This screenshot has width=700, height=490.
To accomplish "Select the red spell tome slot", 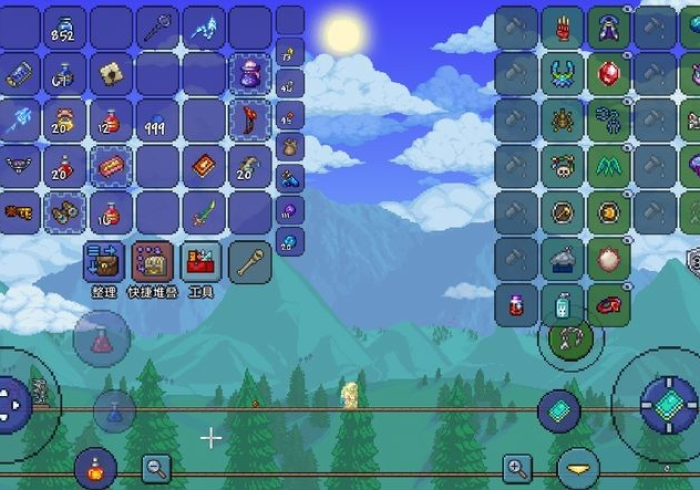I will coord(203,165).
